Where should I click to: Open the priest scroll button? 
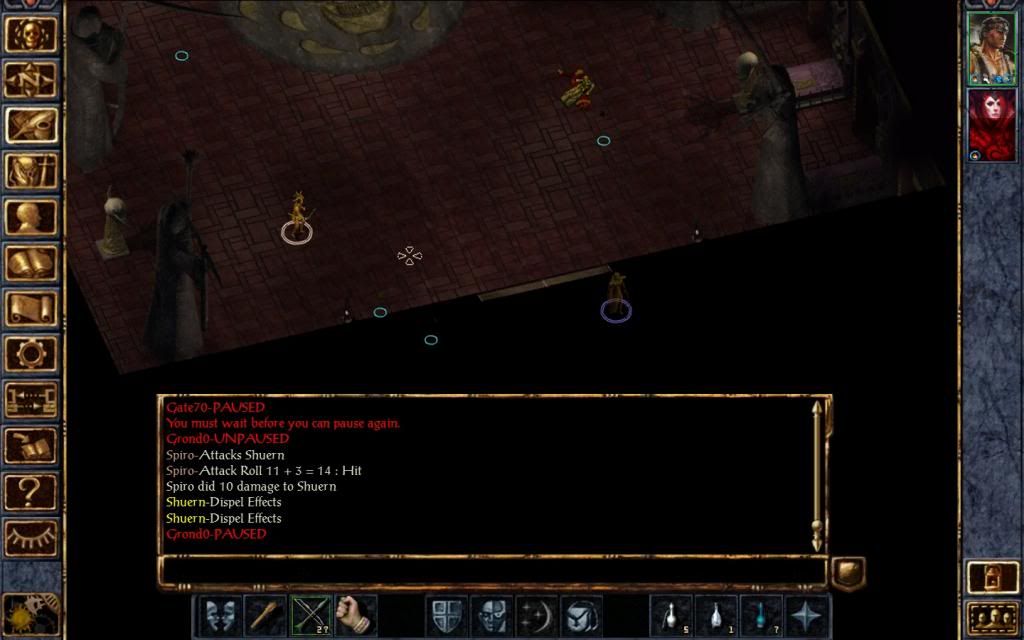31,309
